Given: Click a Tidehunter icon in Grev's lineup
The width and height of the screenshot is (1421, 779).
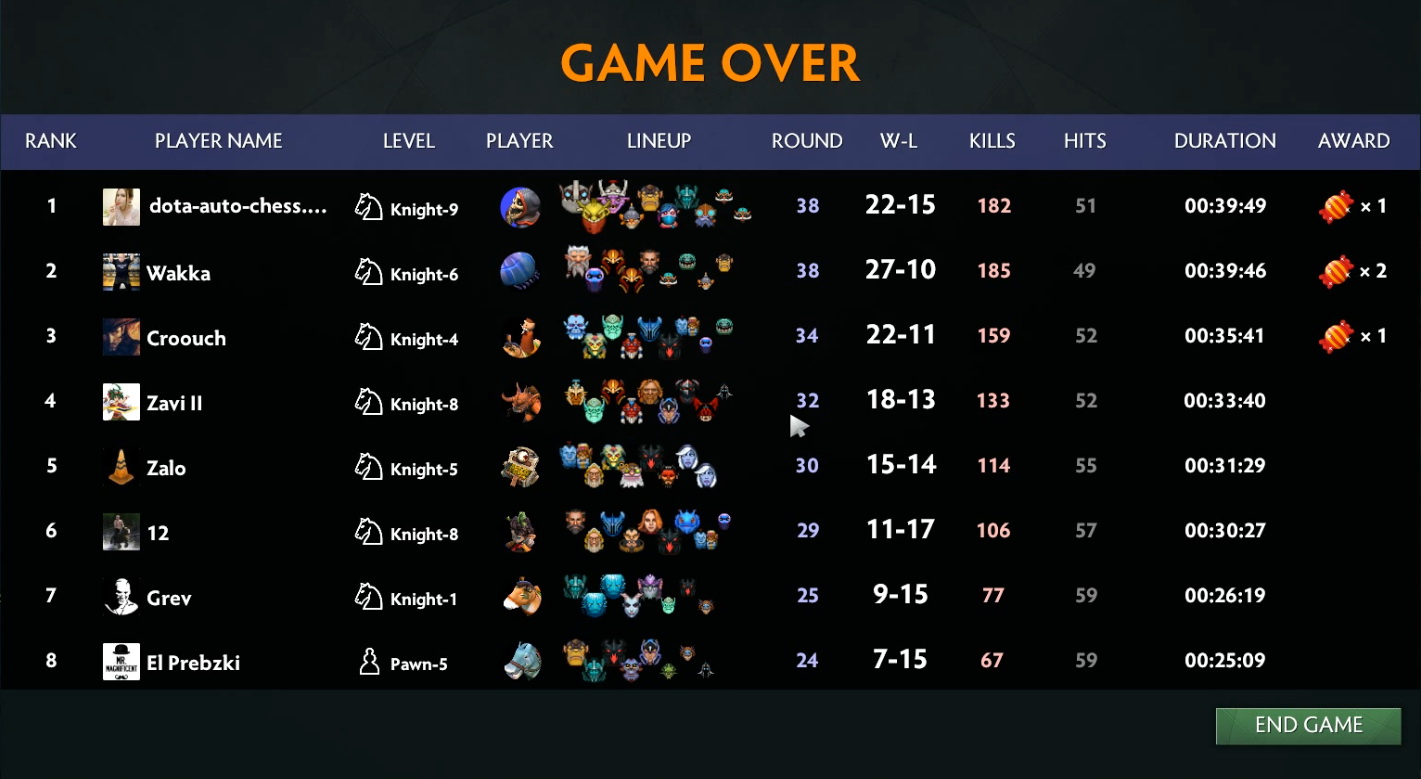Looking at the screenshot, I should 612,586.
